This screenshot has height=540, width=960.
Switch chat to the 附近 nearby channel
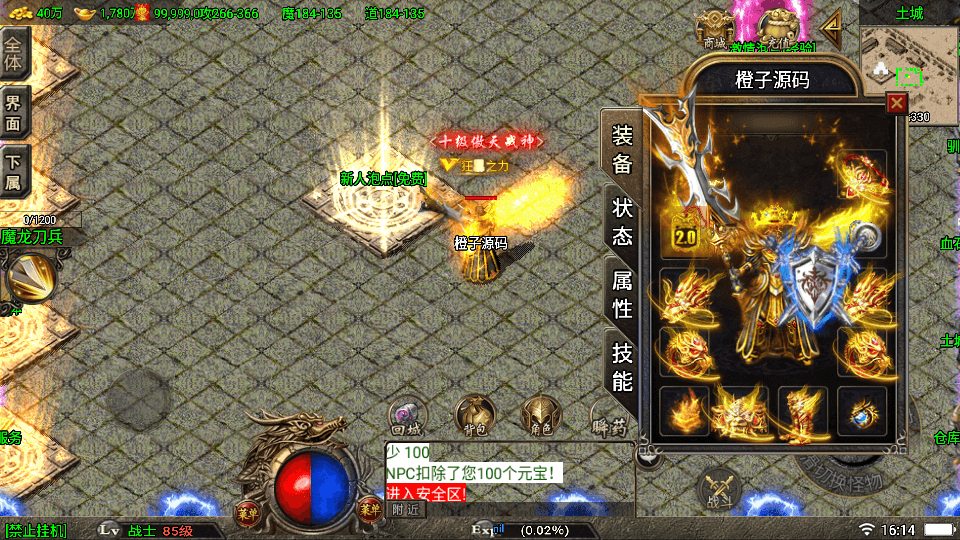[406, 509]
